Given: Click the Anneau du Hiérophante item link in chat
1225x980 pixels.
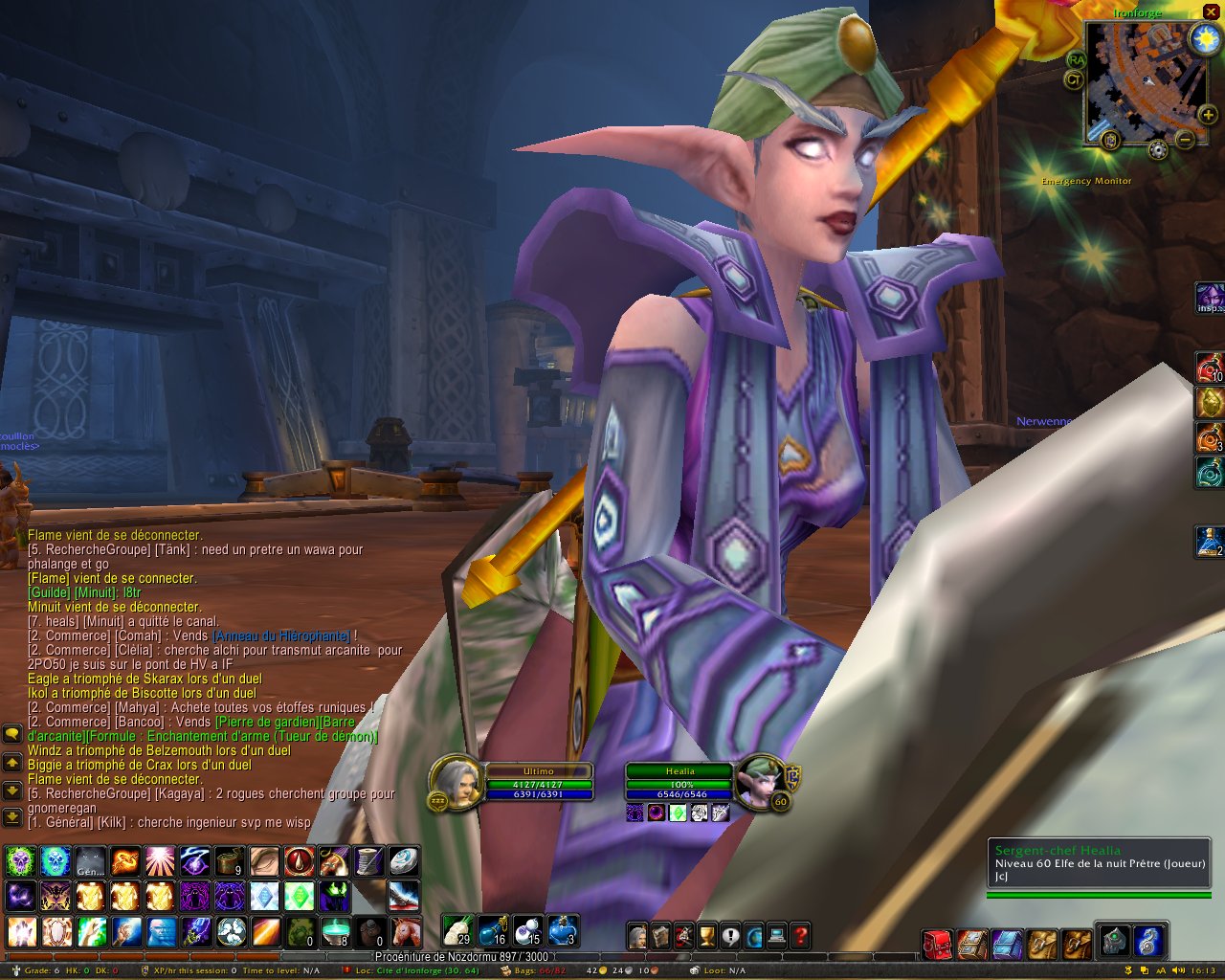Looking at the screenshot, I should tap(281, 635).
